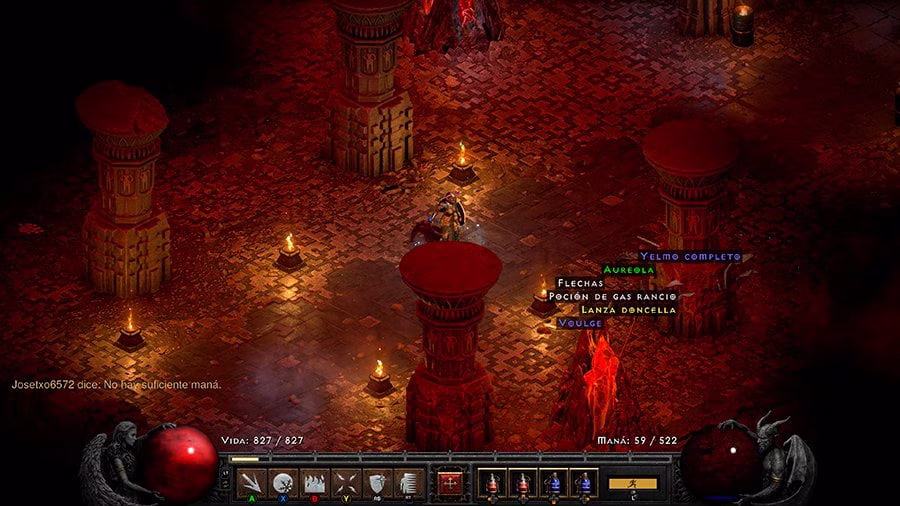The width and height of the screenshot is (900, 506).
Task: Activate the multi-arrow skill icon
Action: 252,483
